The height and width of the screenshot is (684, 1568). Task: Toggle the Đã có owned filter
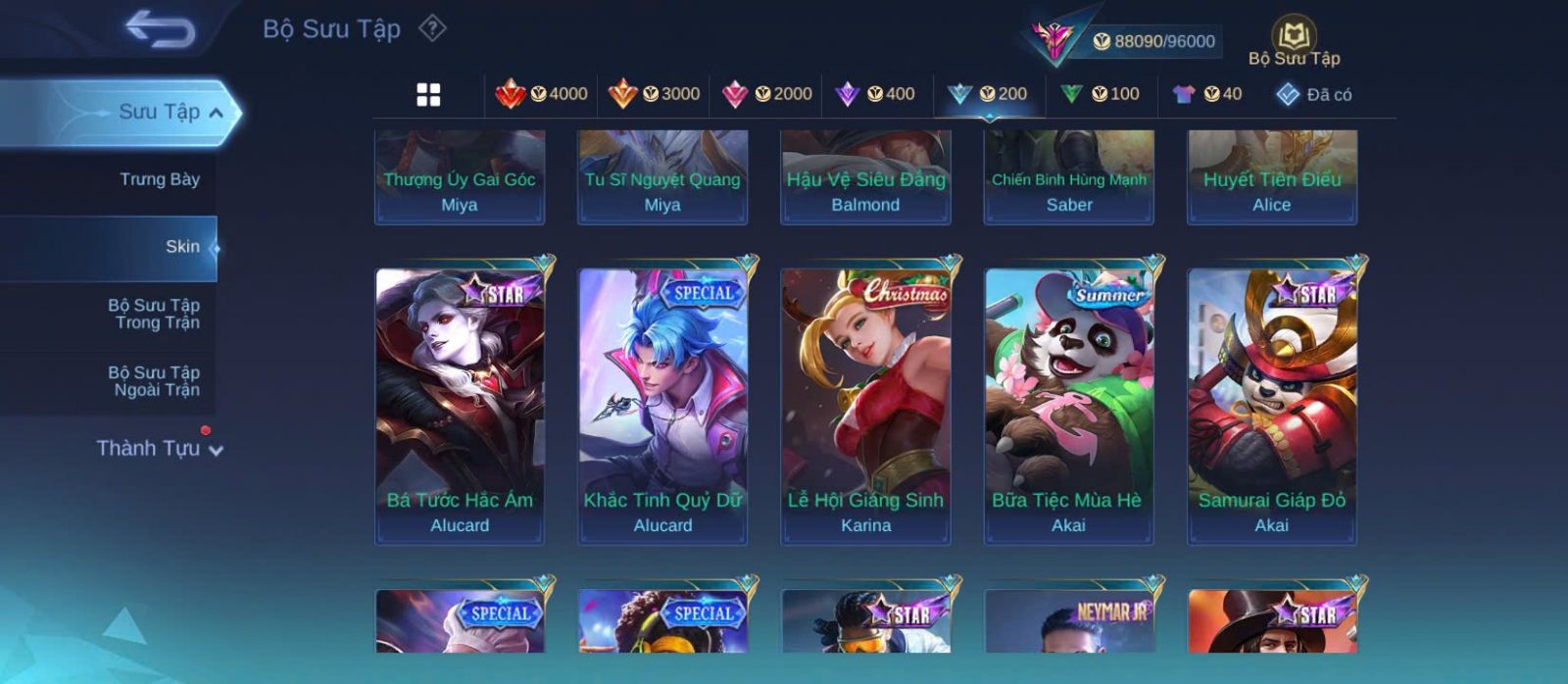point(1313,95)
